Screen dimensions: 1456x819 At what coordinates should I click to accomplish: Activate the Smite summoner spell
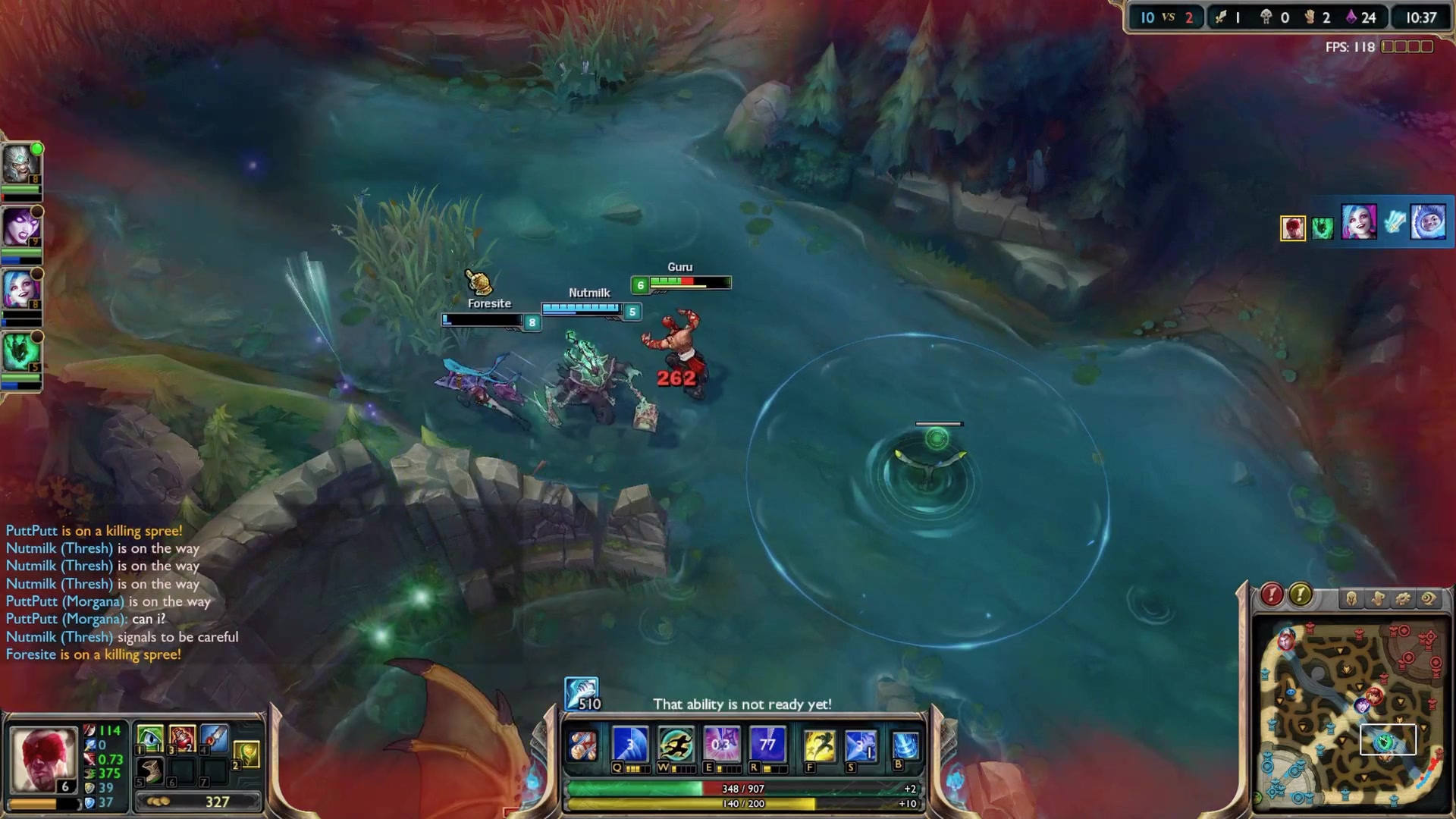pos(860,746)
